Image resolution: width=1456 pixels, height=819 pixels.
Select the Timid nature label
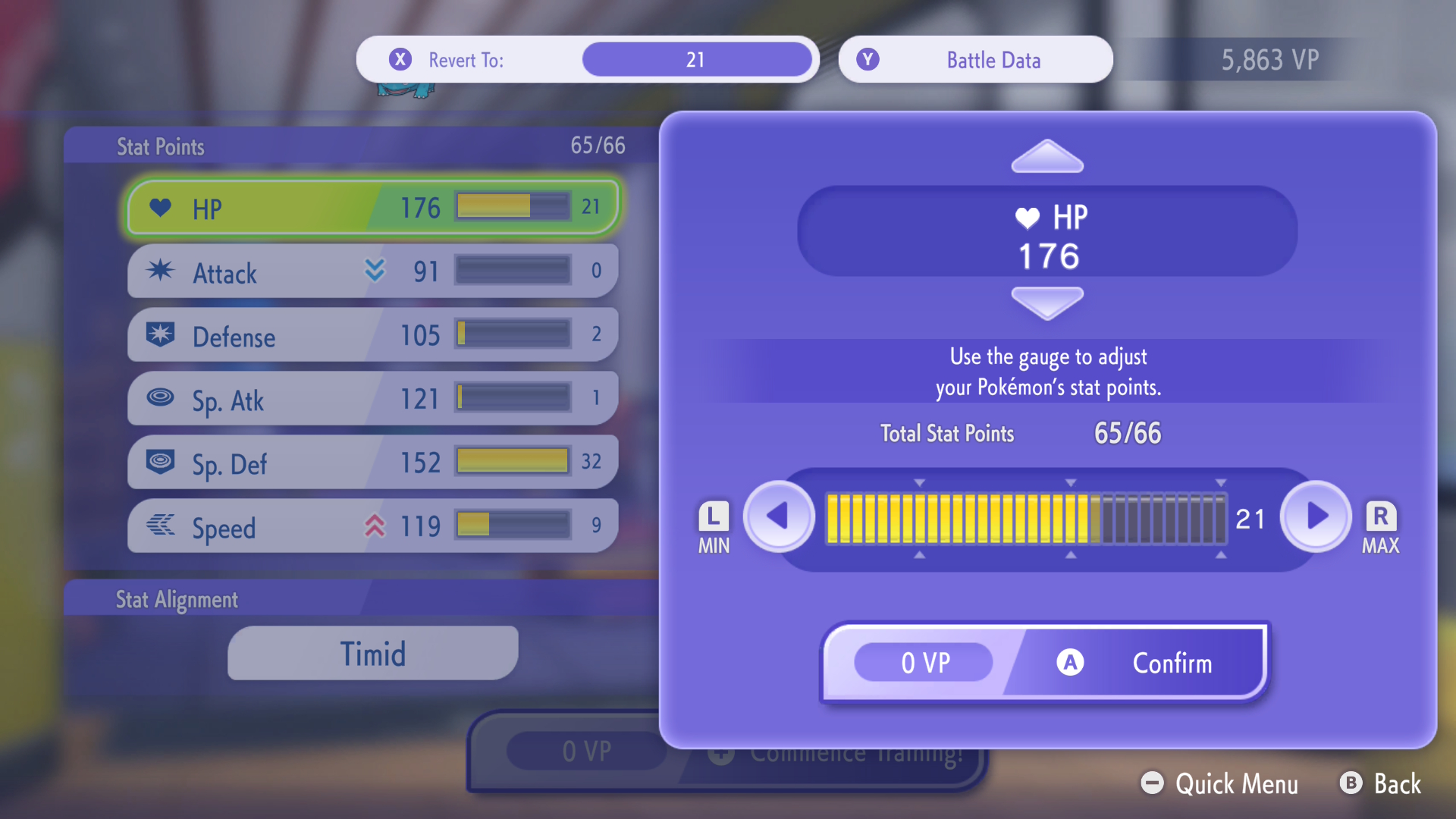372,652
